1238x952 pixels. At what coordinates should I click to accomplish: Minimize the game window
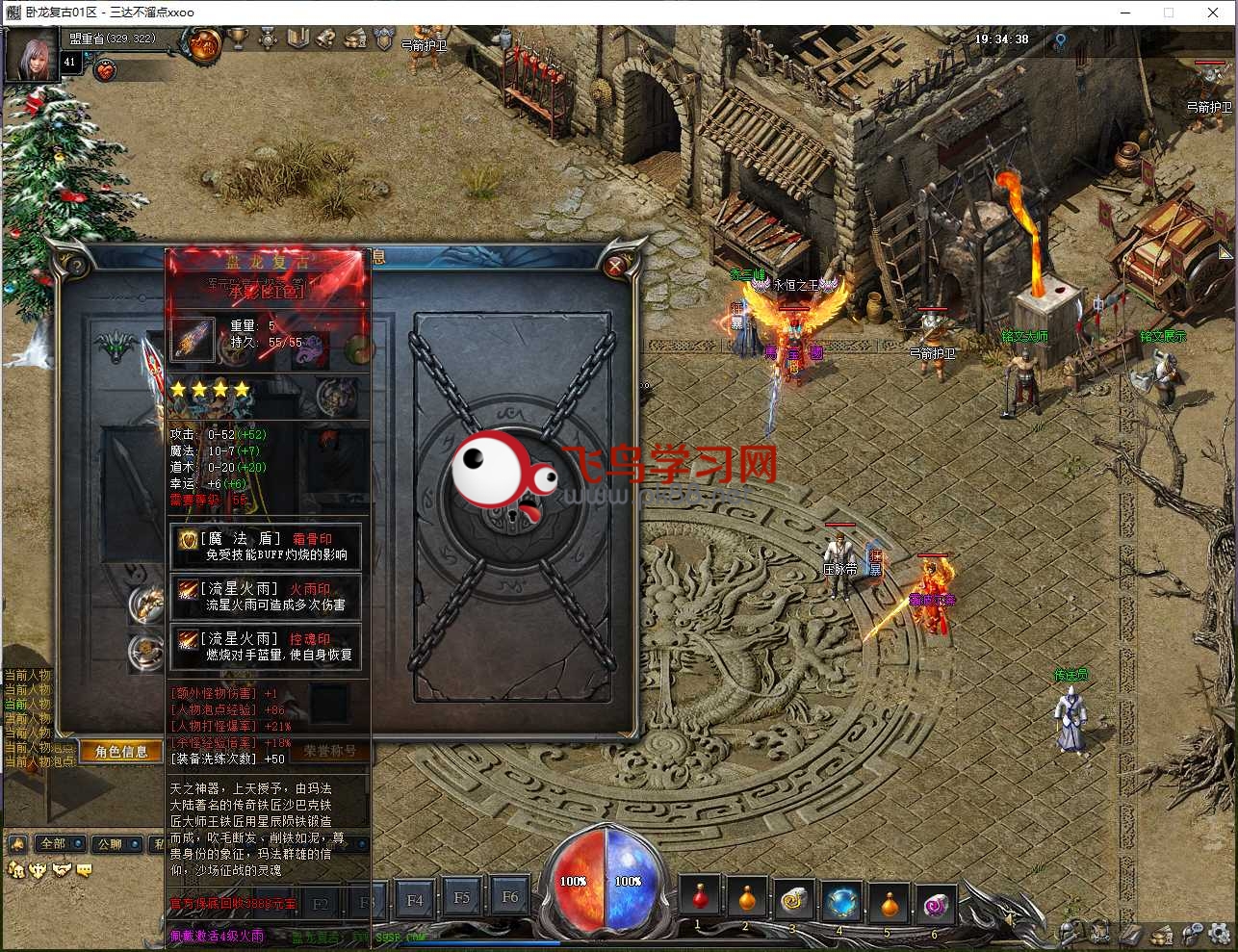point(1124,13)
